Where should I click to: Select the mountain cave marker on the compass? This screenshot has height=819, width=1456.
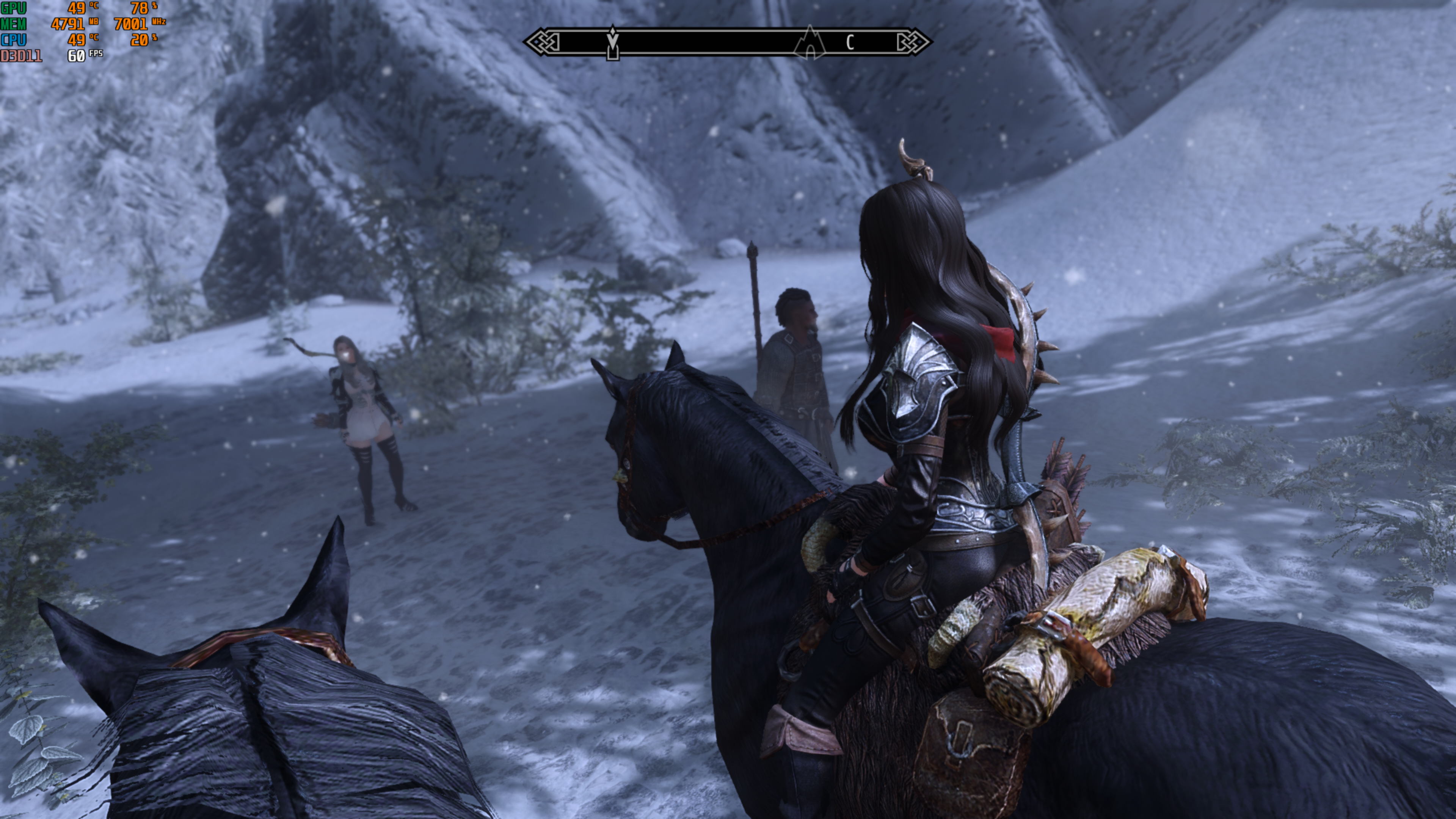pyautogui.click(x=810, y=42)
